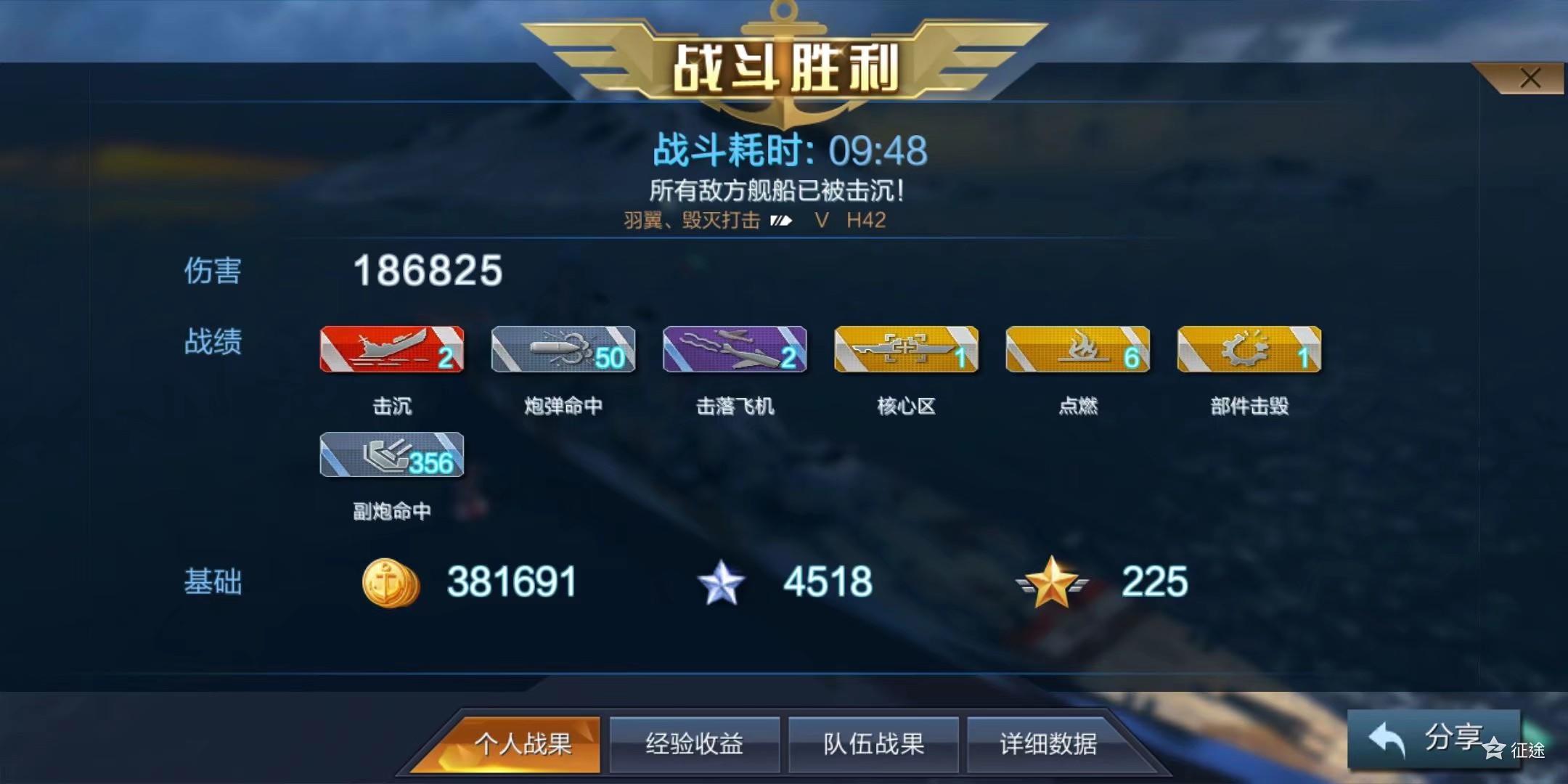The image size is (1568, 784).
Task: Click the gold coin currency icon
Action: click(x=391, y=582)
